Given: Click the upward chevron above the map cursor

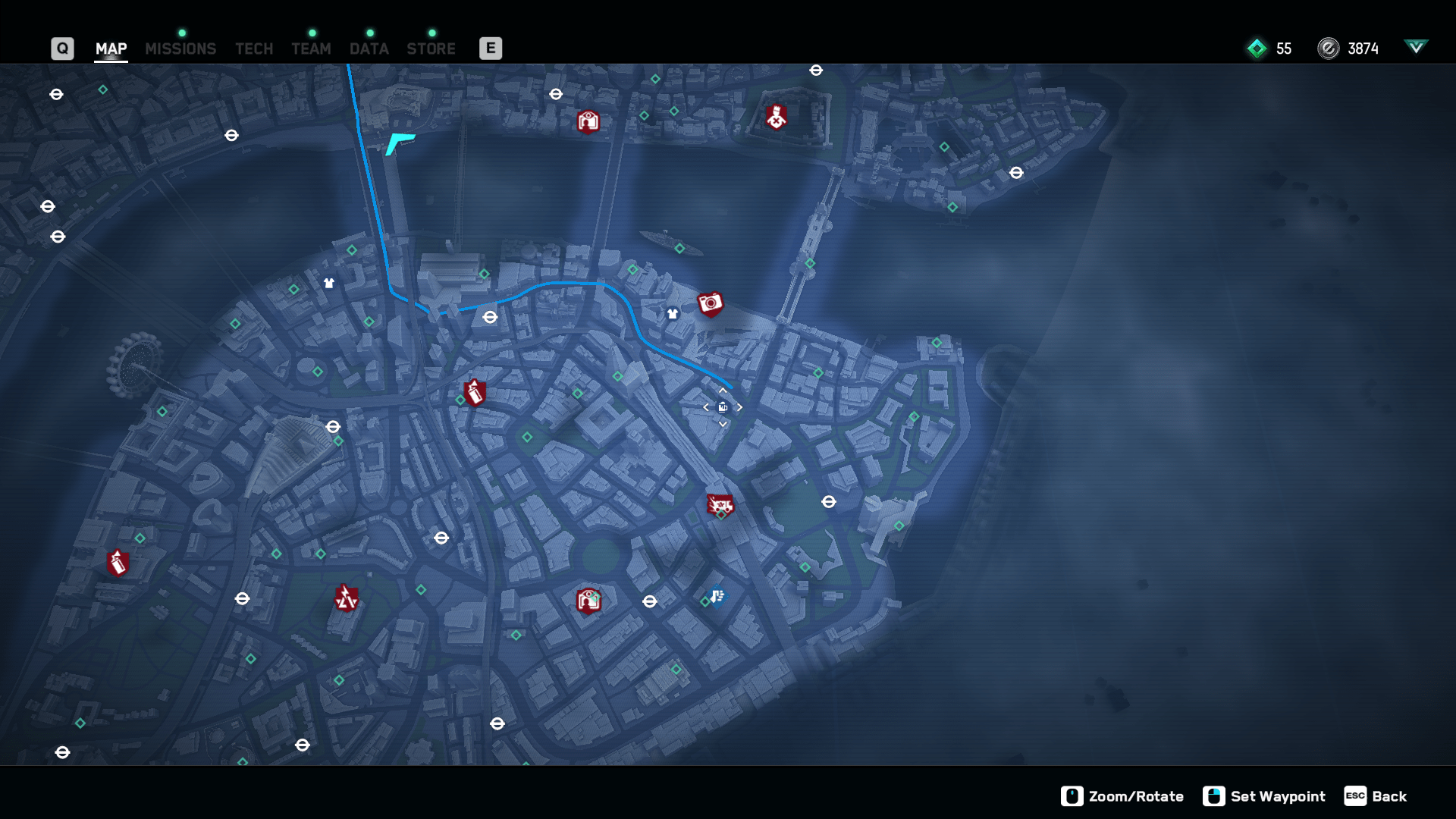Looking at the screenshot, I should coord(721,390).
